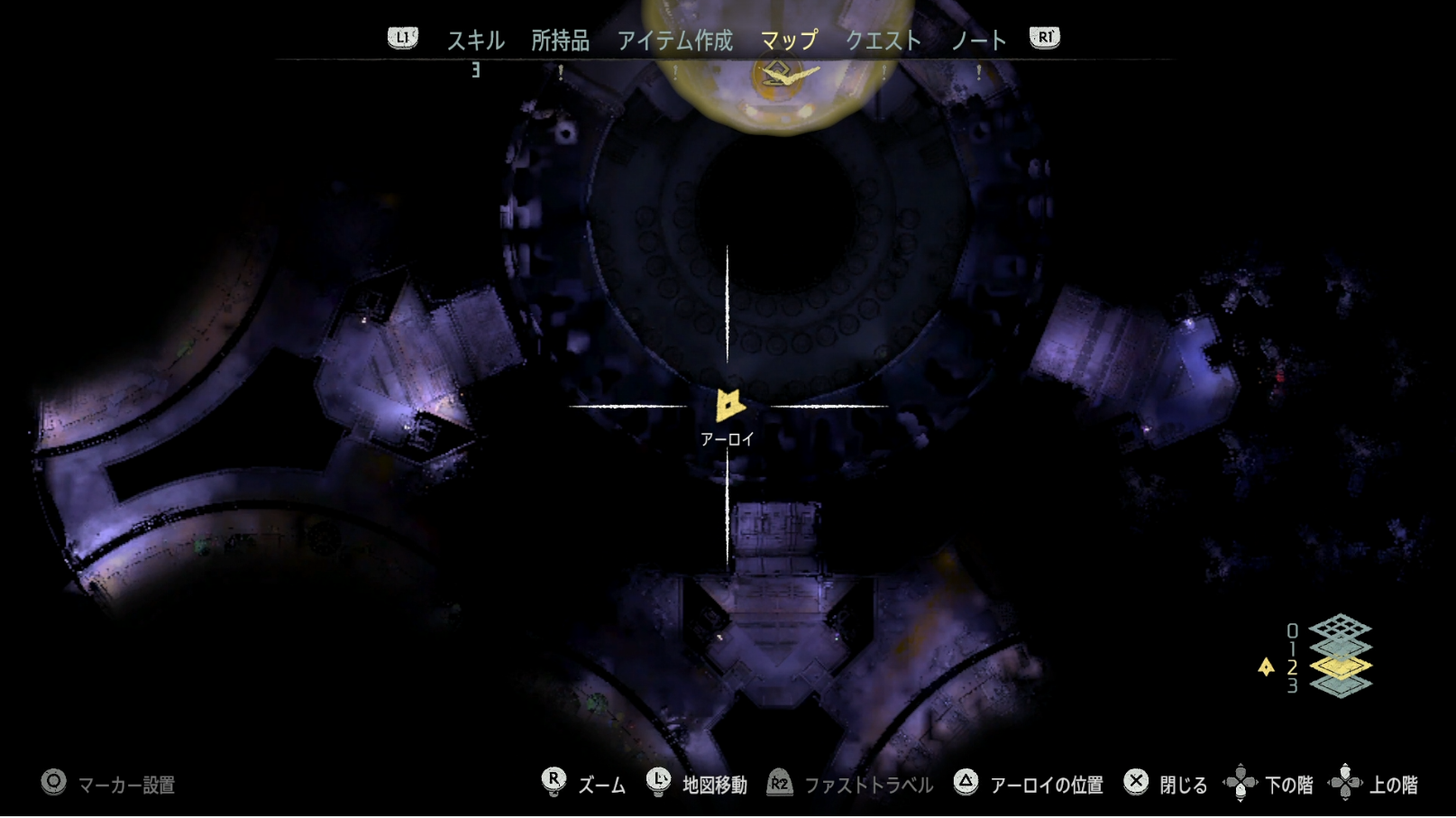Select Aloy's arrow marker on the map
The image size is (1456, 818).
[x=728, y=406]
